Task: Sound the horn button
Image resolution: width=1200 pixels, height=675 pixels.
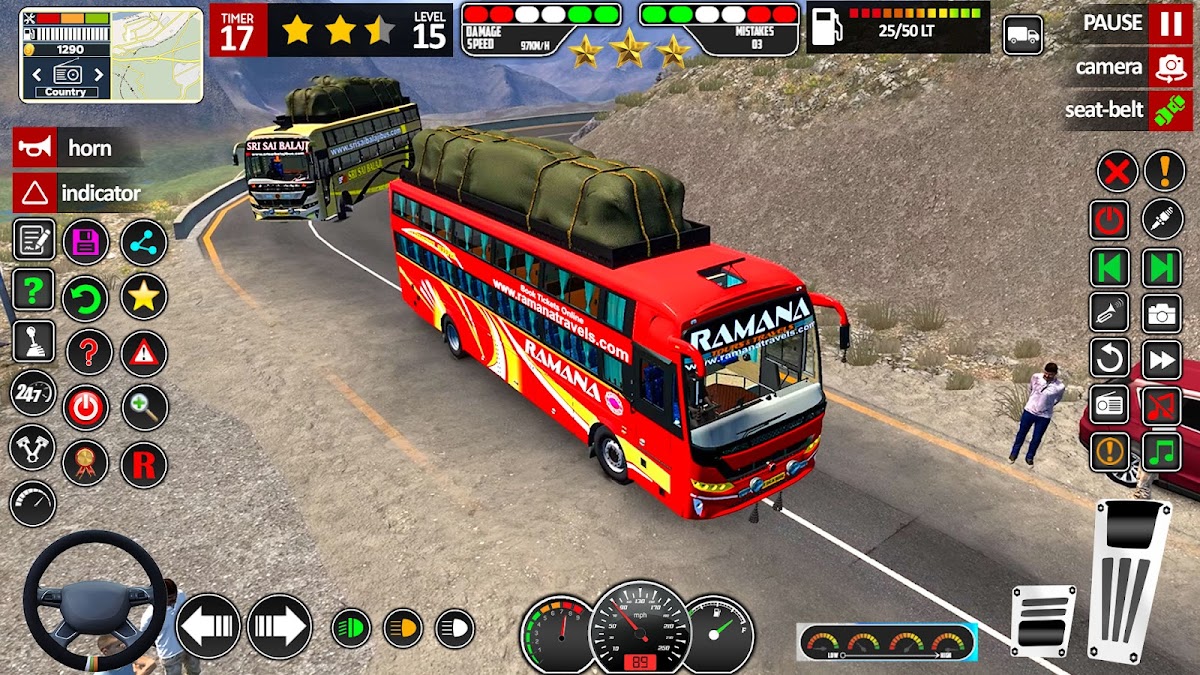Action: [32, 148]
